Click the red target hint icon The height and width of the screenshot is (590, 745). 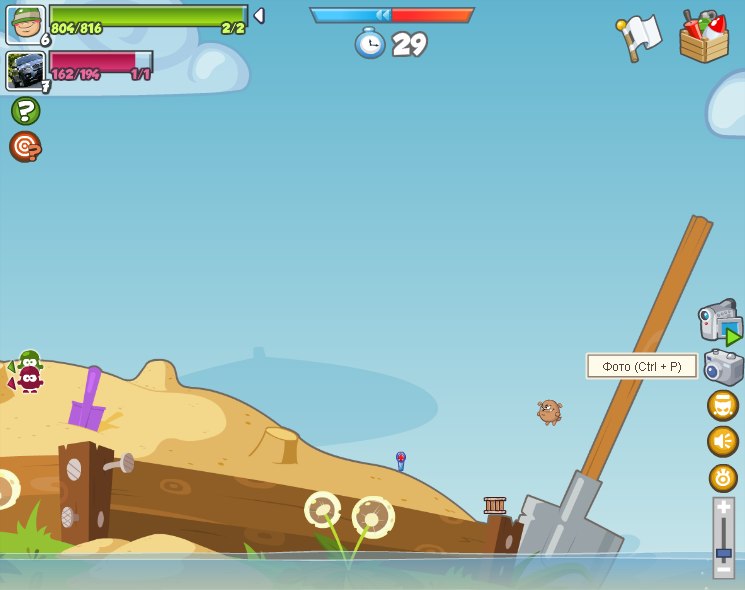[x=25, y=147]
